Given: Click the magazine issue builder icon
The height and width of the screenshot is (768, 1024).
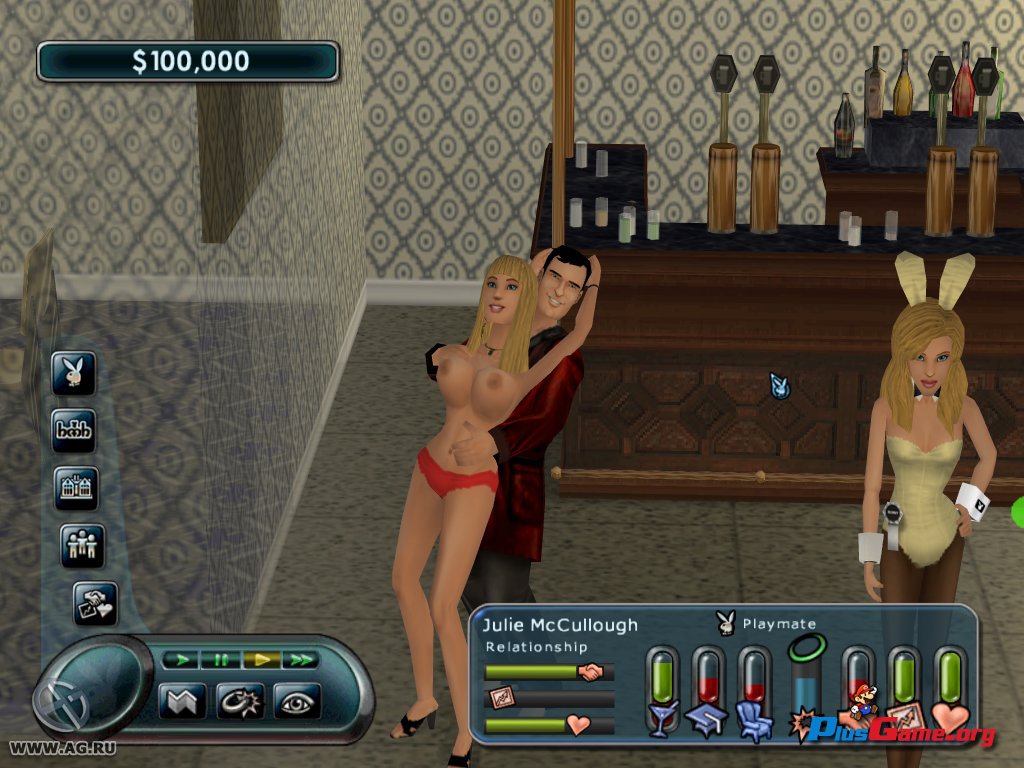Looking at the screenshot, I should point(74,431).
